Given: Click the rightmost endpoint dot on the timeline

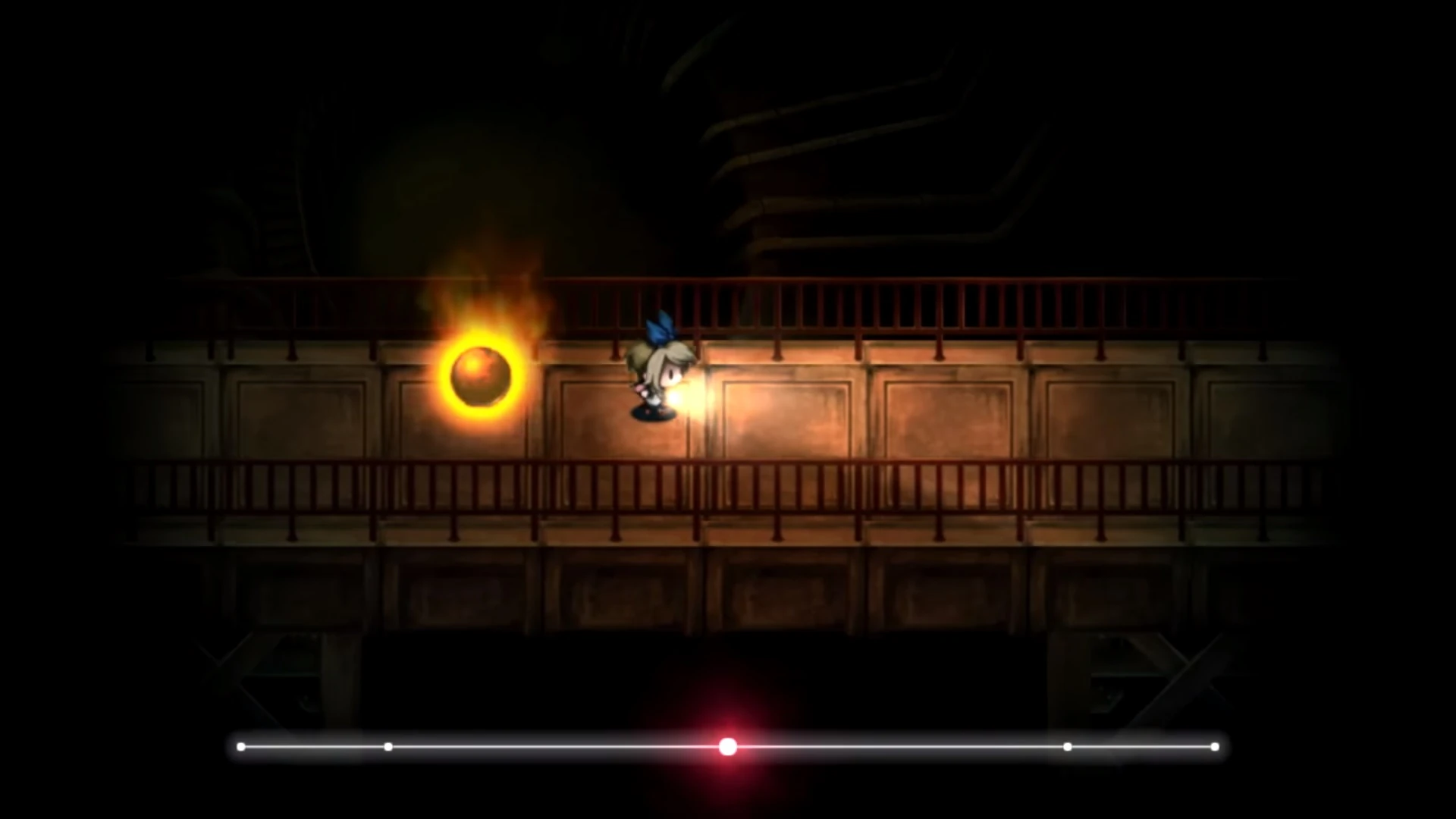Looking at the screenshot, I should coord(1216,747).
